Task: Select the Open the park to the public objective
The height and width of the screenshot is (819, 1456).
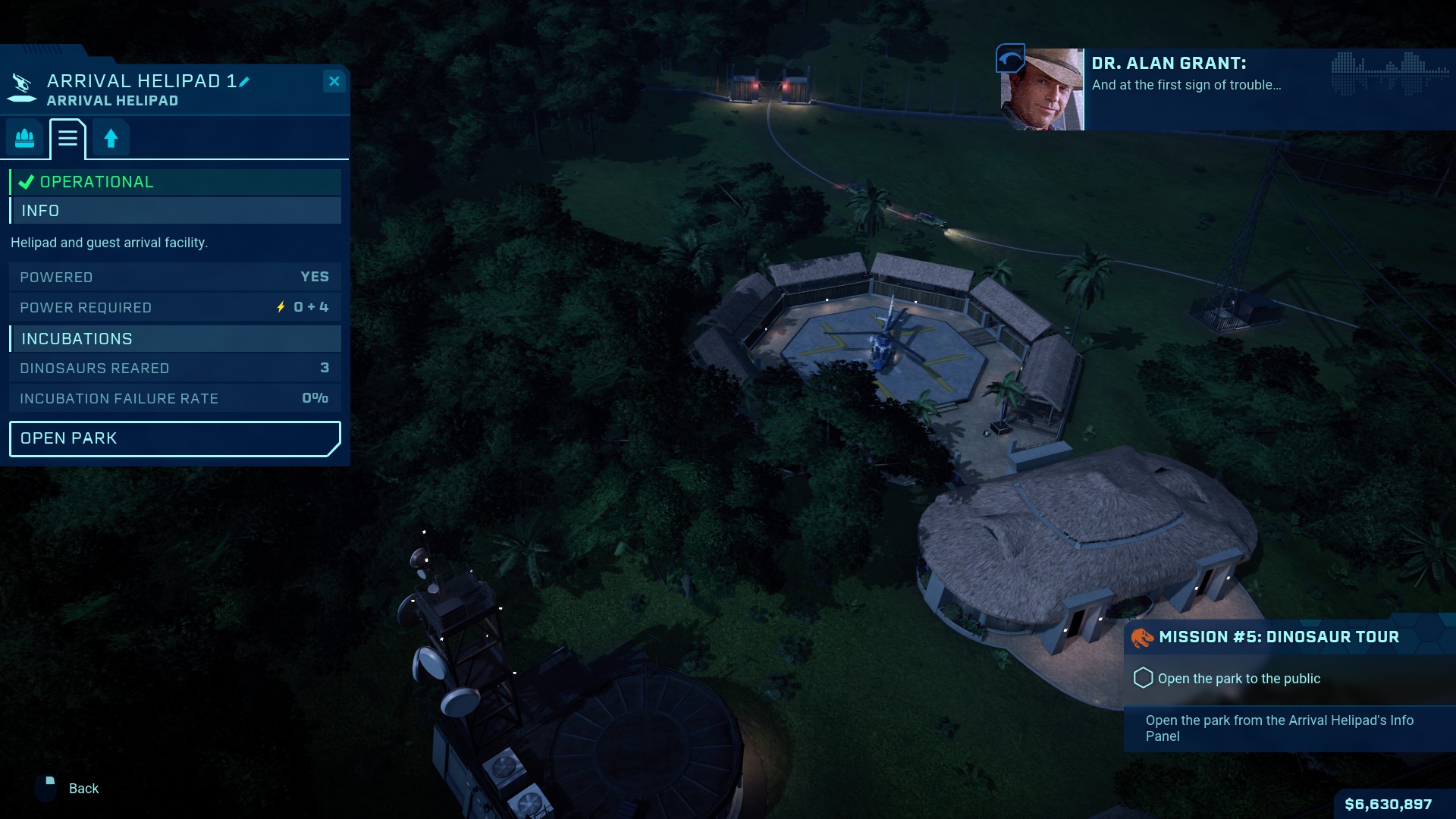Action: [x=1238, y=679]
